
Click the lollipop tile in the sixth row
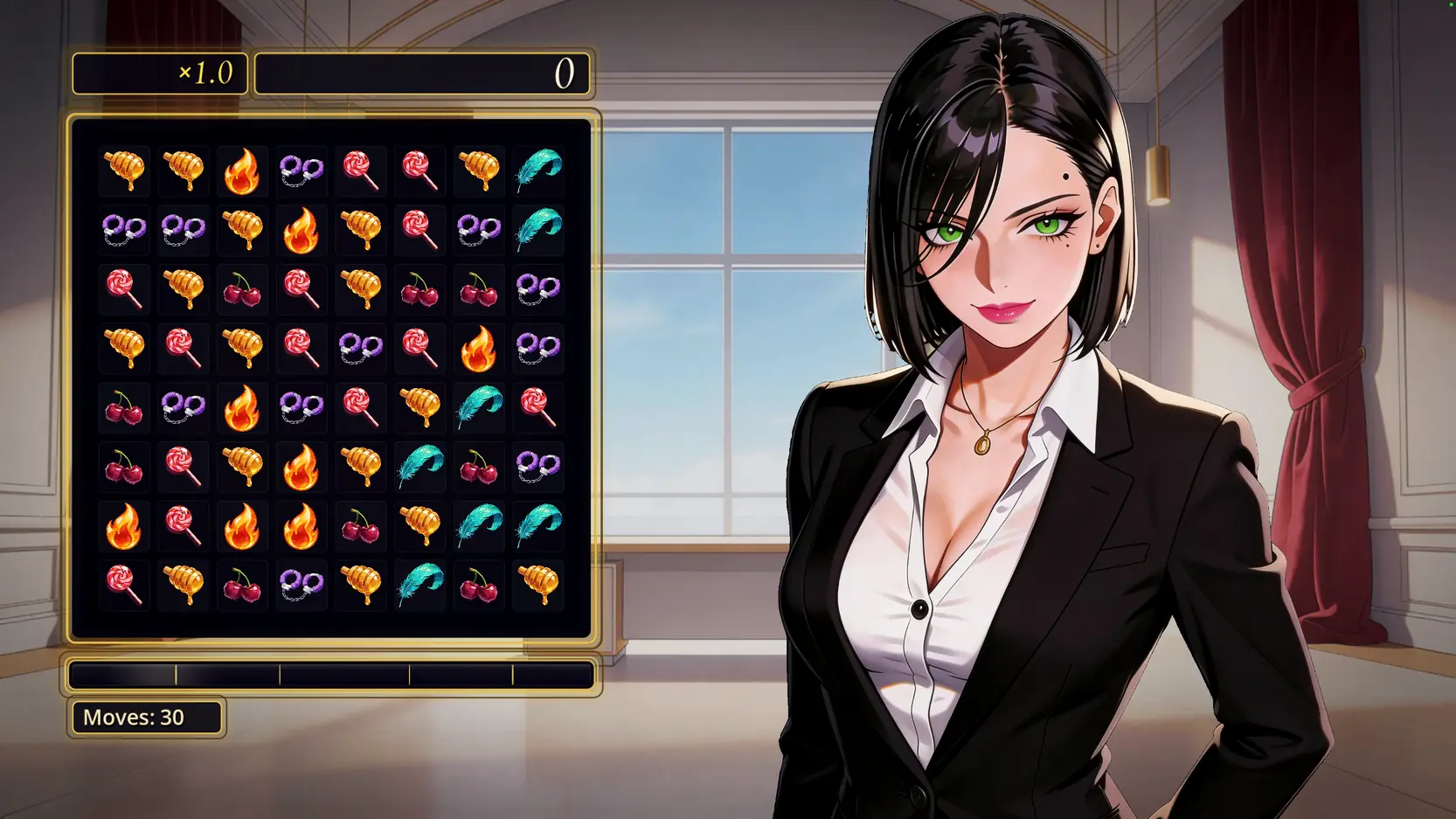click(x=183, y=466)
